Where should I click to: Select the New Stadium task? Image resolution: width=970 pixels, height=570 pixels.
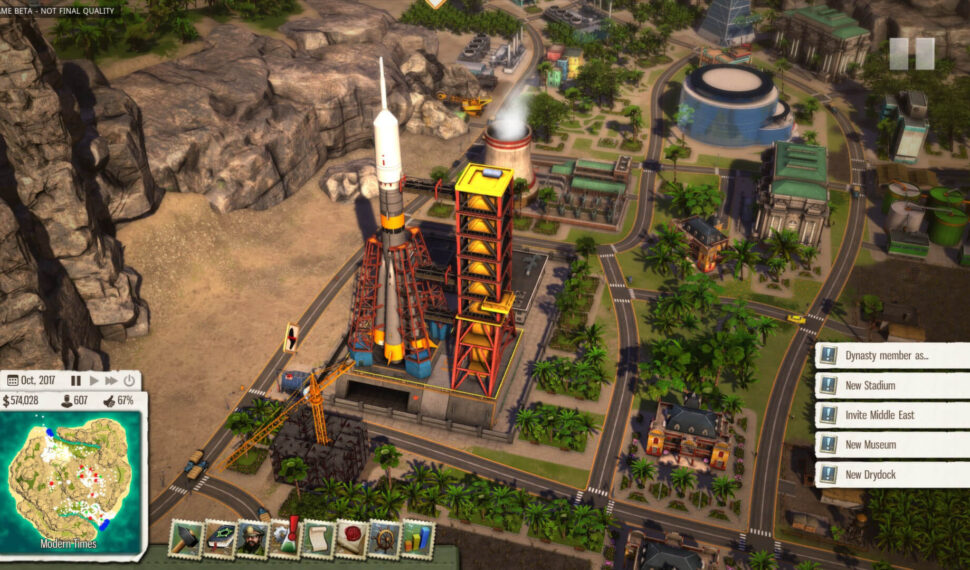pyautogui.click(x=893, y=386)
